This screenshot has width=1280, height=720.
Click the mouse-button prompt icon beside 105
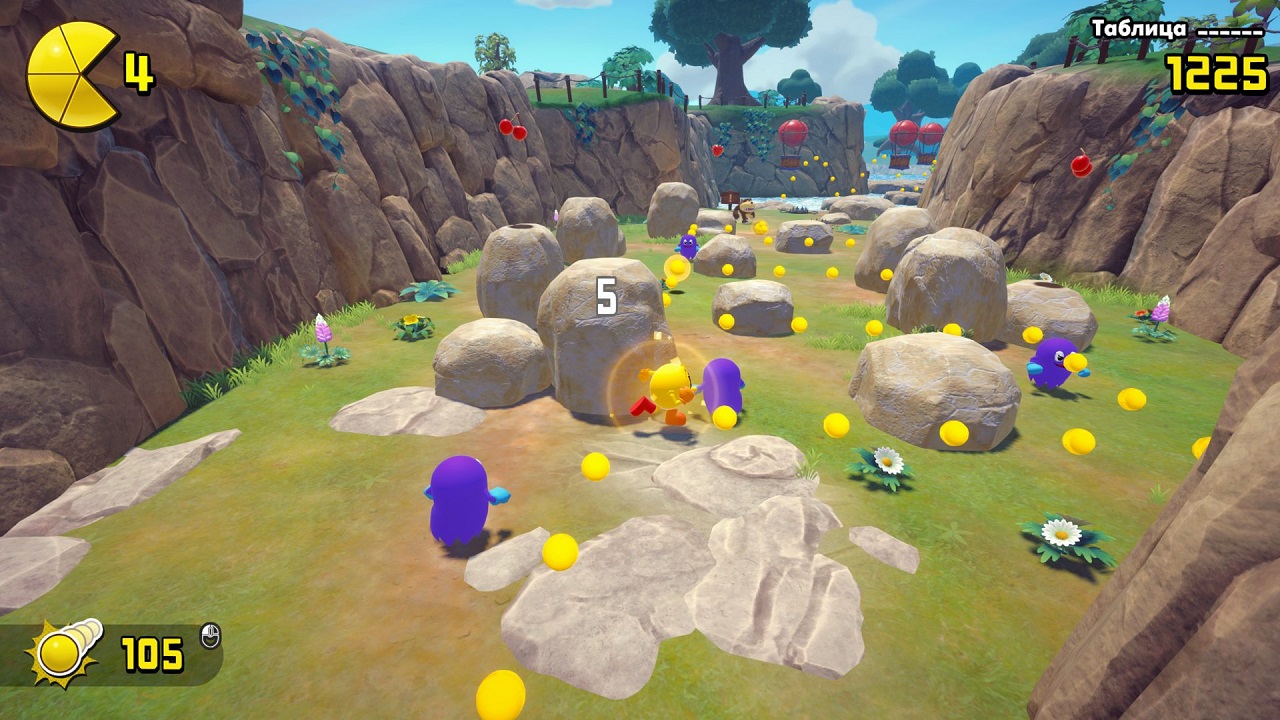(210, 637)
